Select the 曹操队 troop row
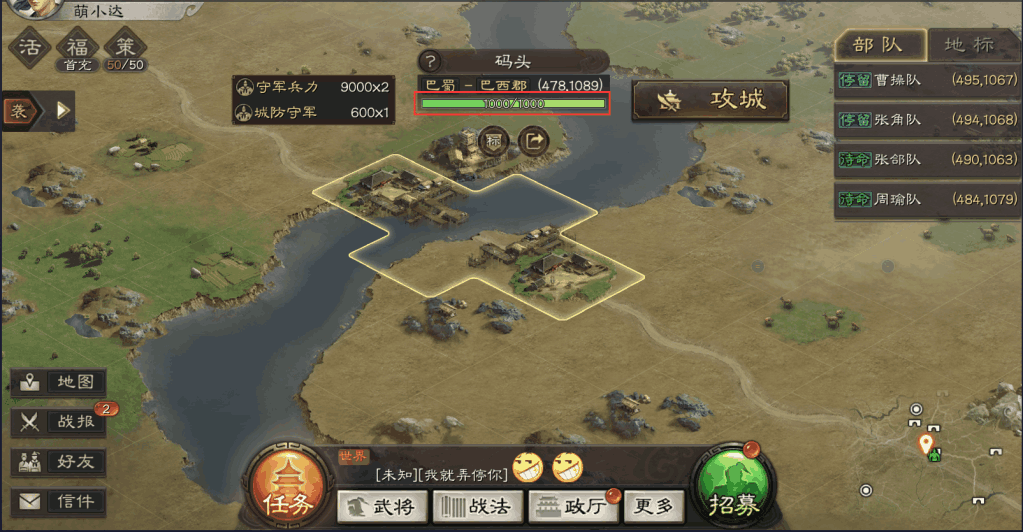1023x532 pixels. coord(927,80)
